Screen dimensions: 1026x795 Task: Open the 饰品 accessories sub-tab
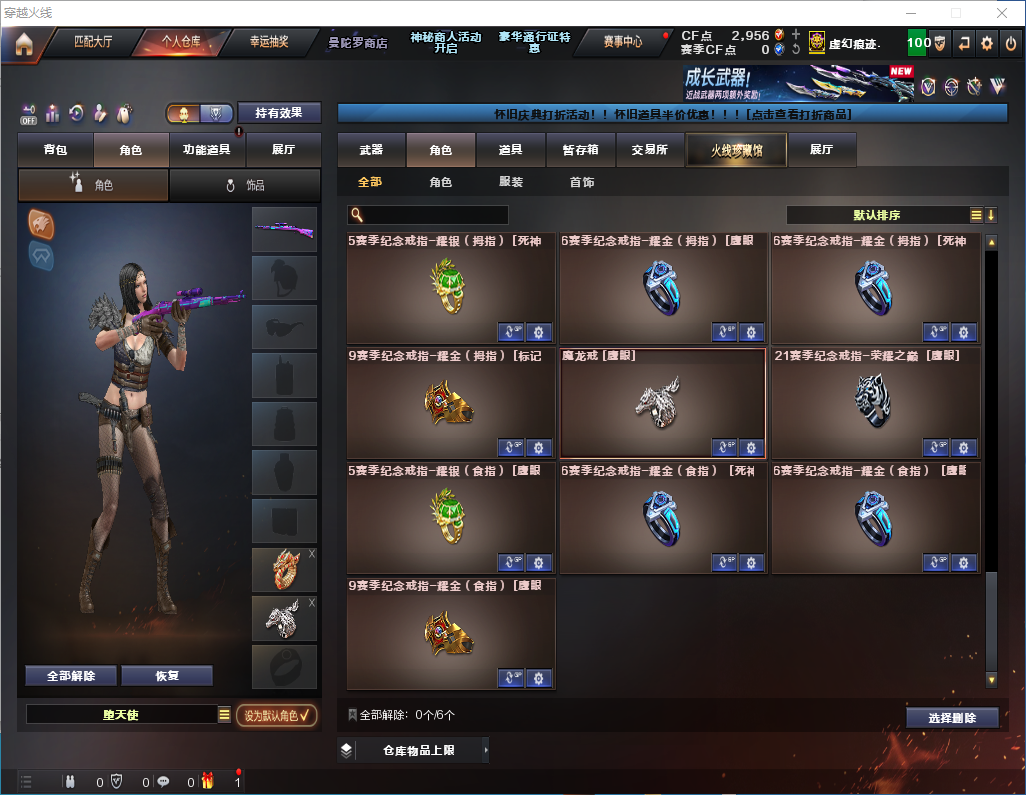point(245,185)
